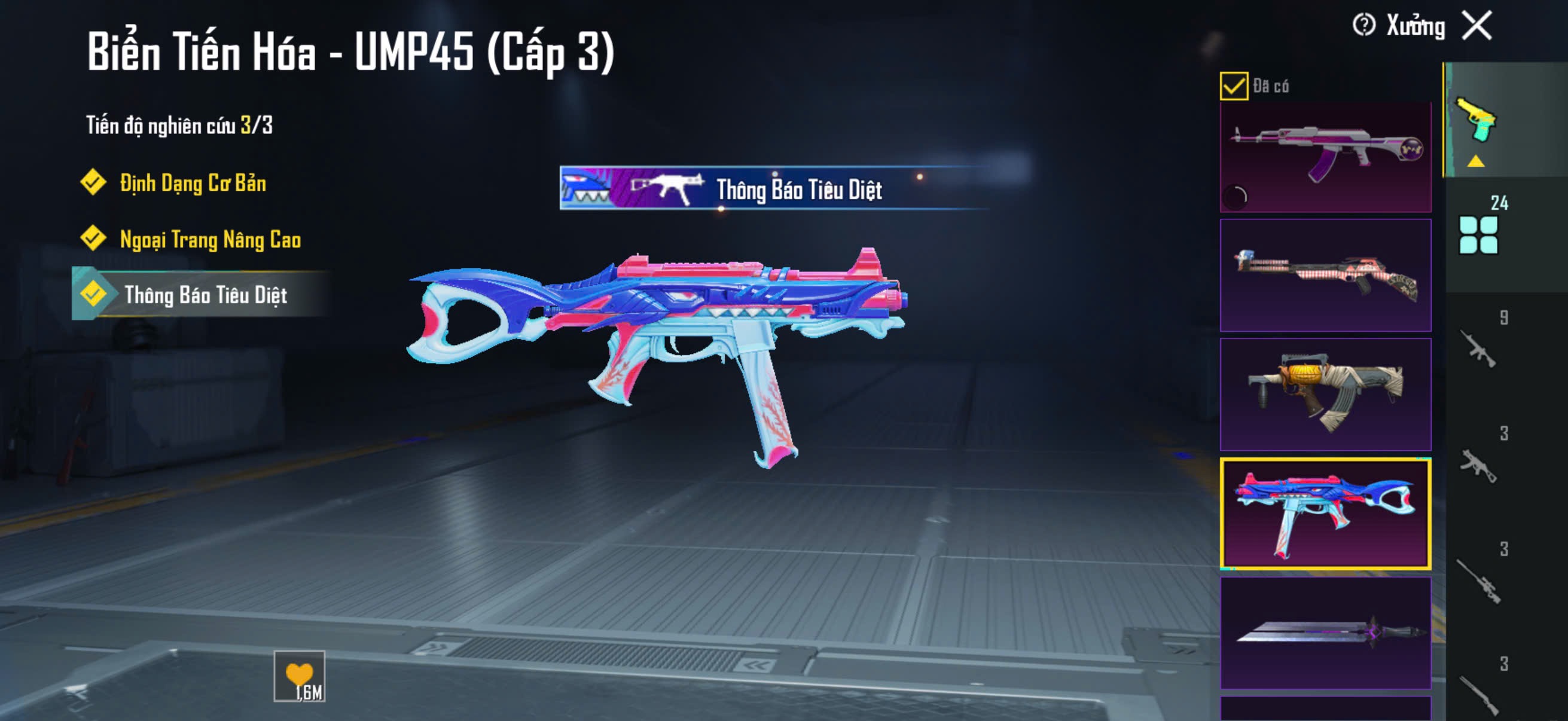The height and width of the screenshot is (721, 1568).
Task: Choose the pumpkin bandaged Groza skin thumbnail
Action: pyautogui.click(x=1325, y=394)
